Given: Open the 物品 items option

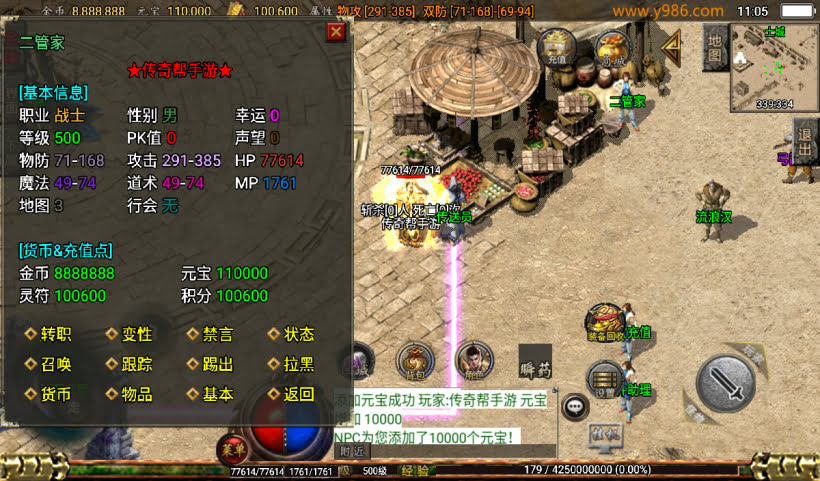Looking at the screenshot, I should click(x=136, y=394).
